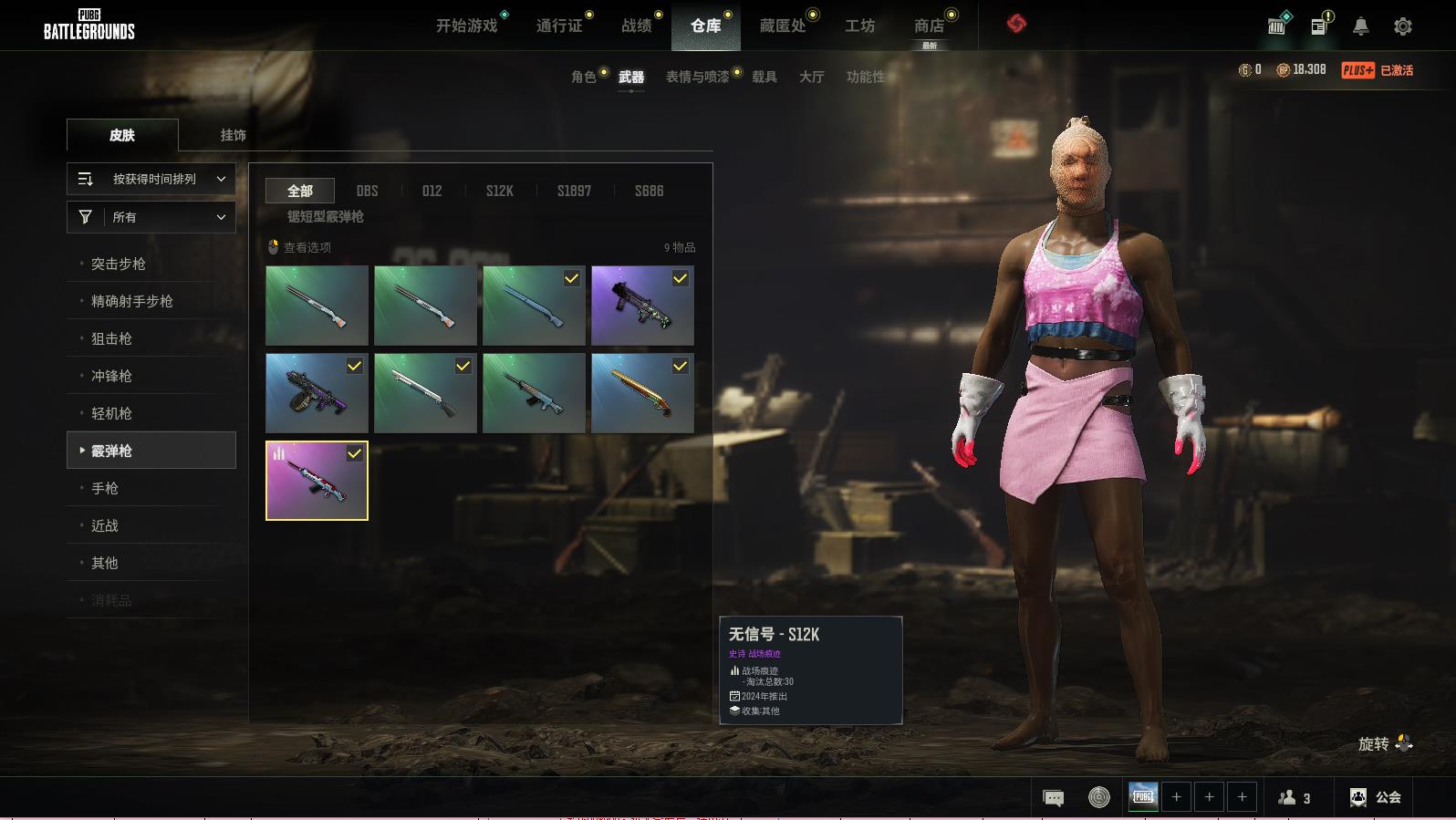The width and height of the screenshot is (1456, 820).
Task: Choose the 狙击枪 sniper rifle category
Action: (x=111, y=338)
